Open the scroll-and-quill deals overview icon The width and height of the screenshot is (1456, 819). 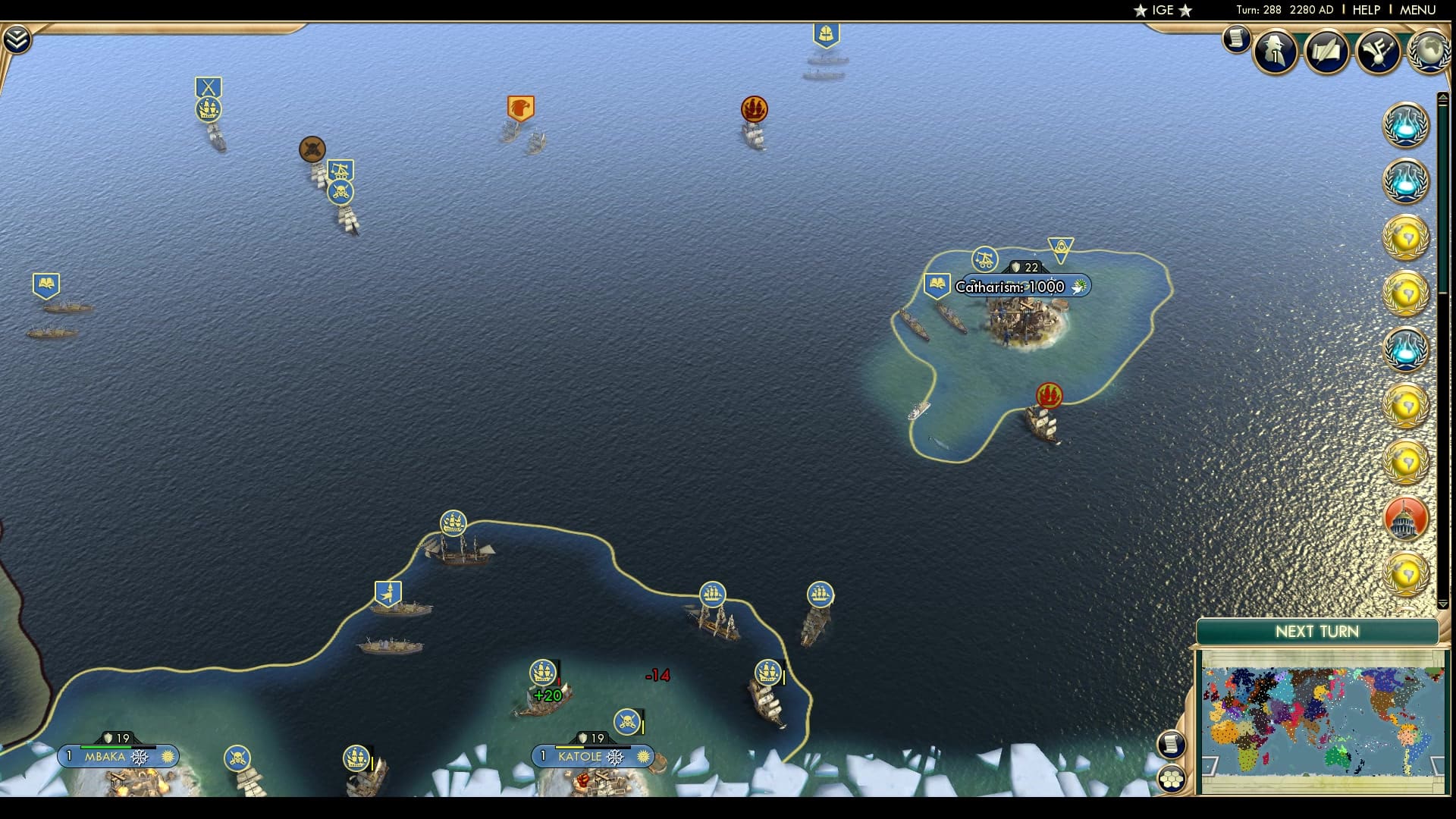coord(1326,52)
